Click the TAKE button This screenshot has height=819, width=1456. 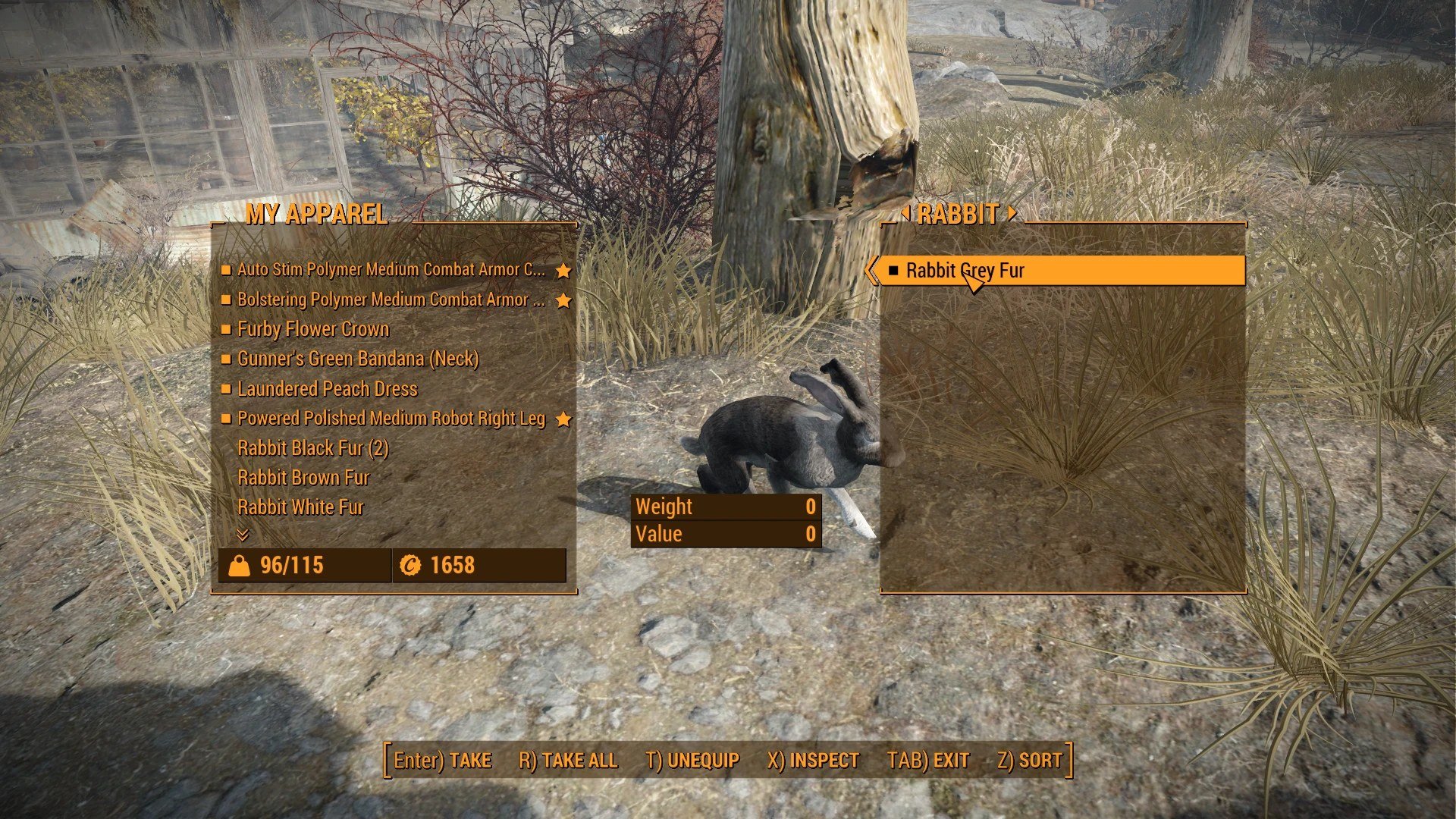click(x=443, y=761)
